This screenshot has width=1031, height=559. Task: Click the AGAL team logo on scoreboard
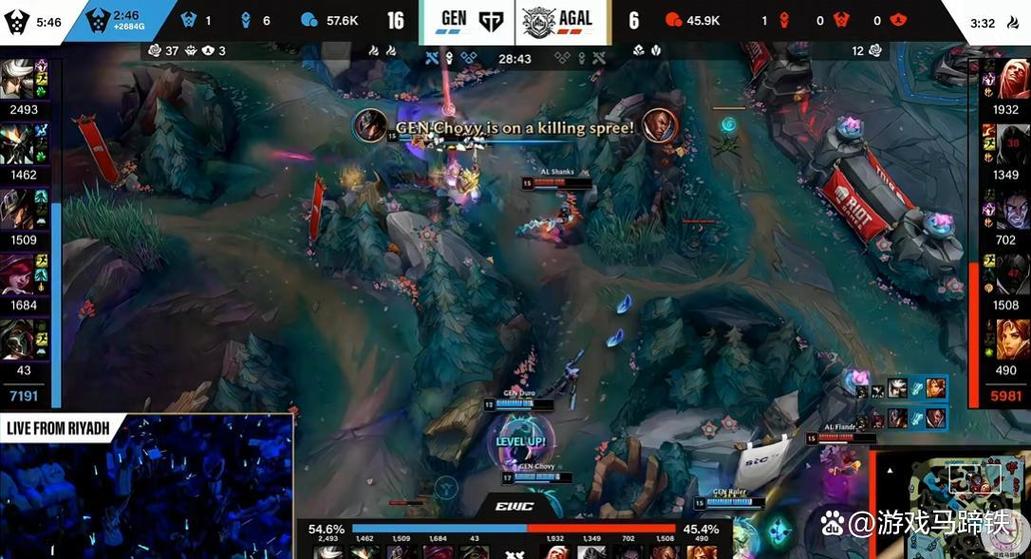pyautogui.click(x=539, y=20)
